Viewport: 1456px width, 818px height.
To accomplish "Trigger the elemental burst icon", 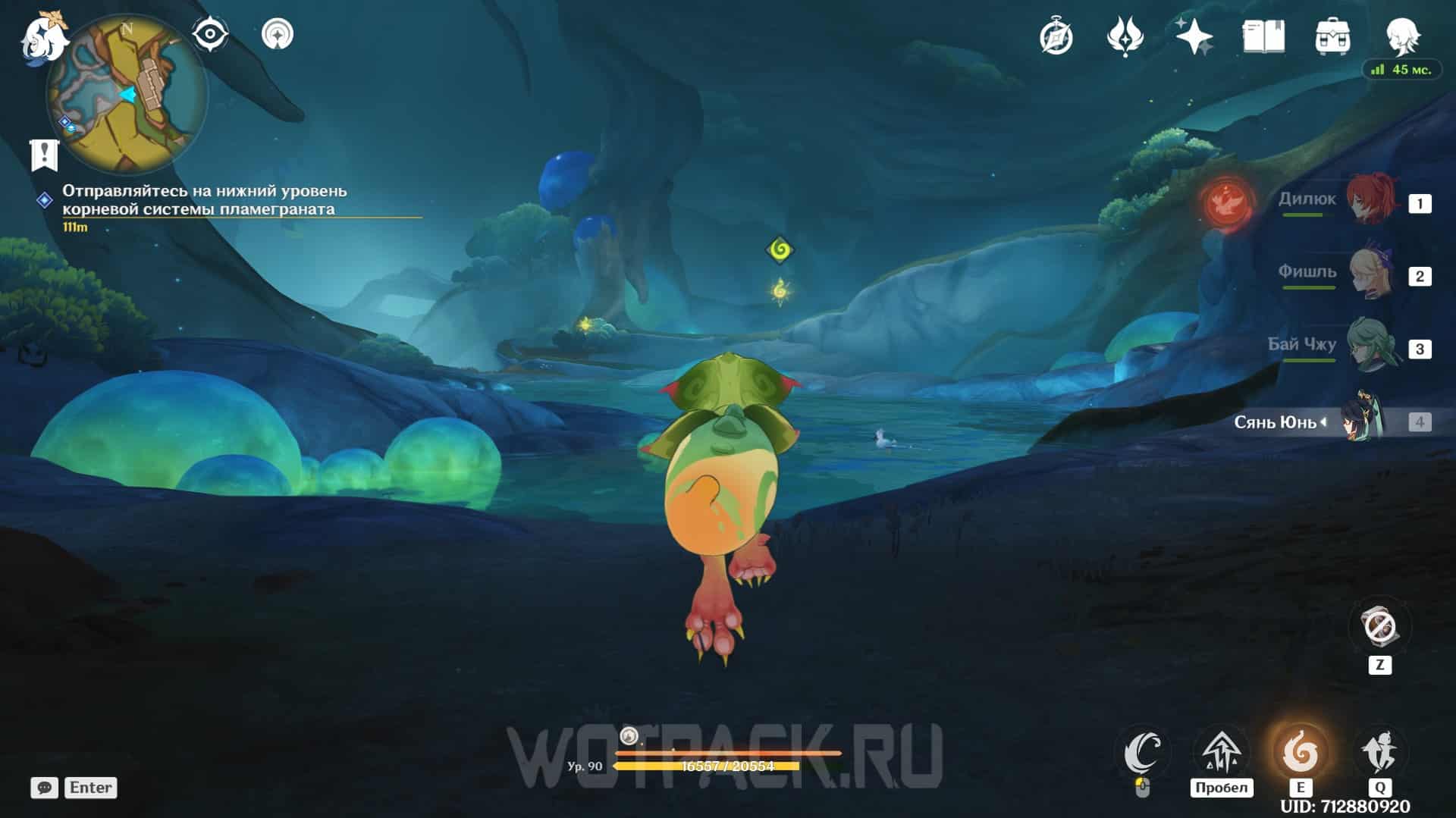I will pos(1379,753).
